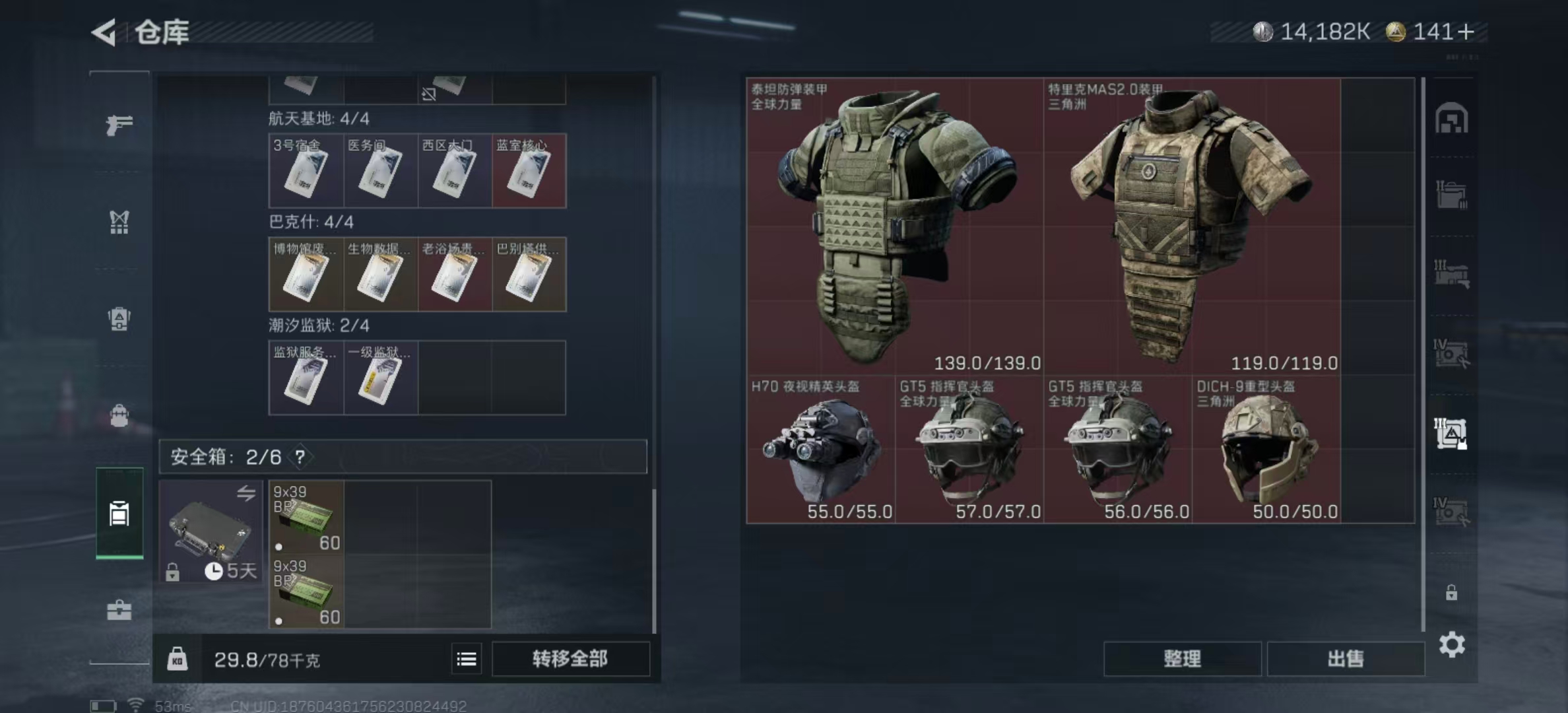
Task: Toggle the item list view button
Action: click(x=467, y=659)
